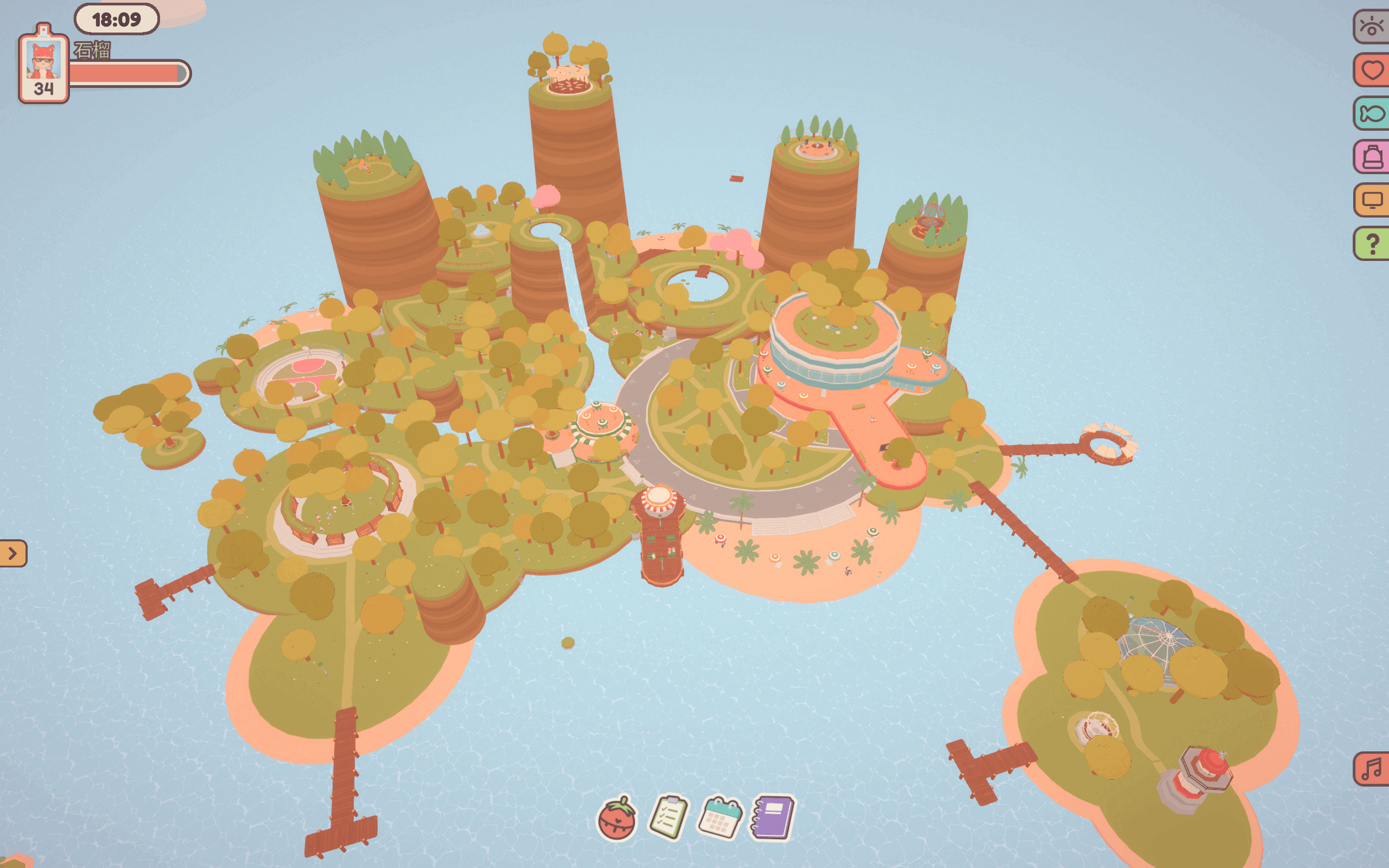
Task: Open the purple spiral notebook
Action: click(773, 817)
